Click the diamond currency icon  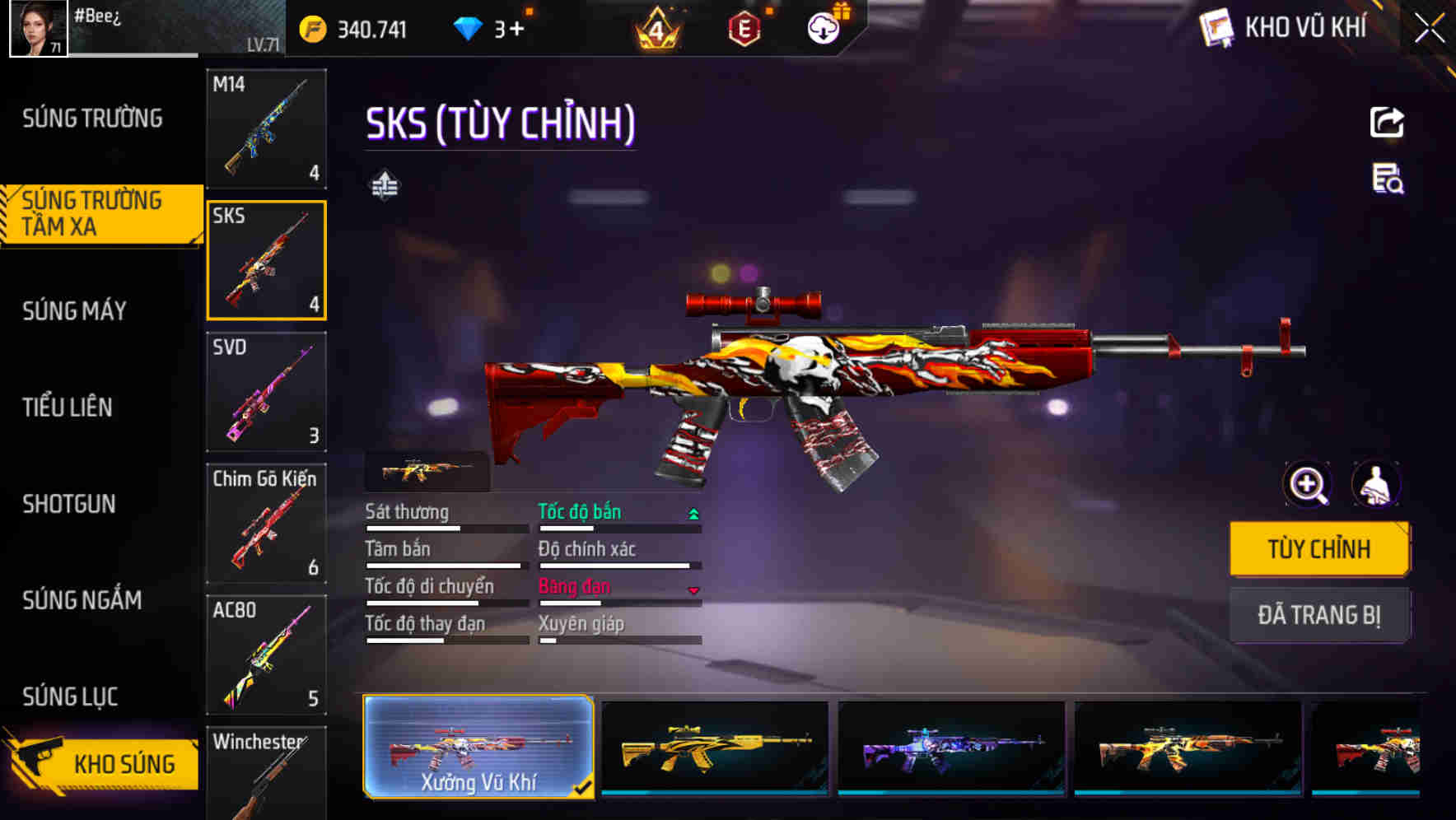click(469, 28)
